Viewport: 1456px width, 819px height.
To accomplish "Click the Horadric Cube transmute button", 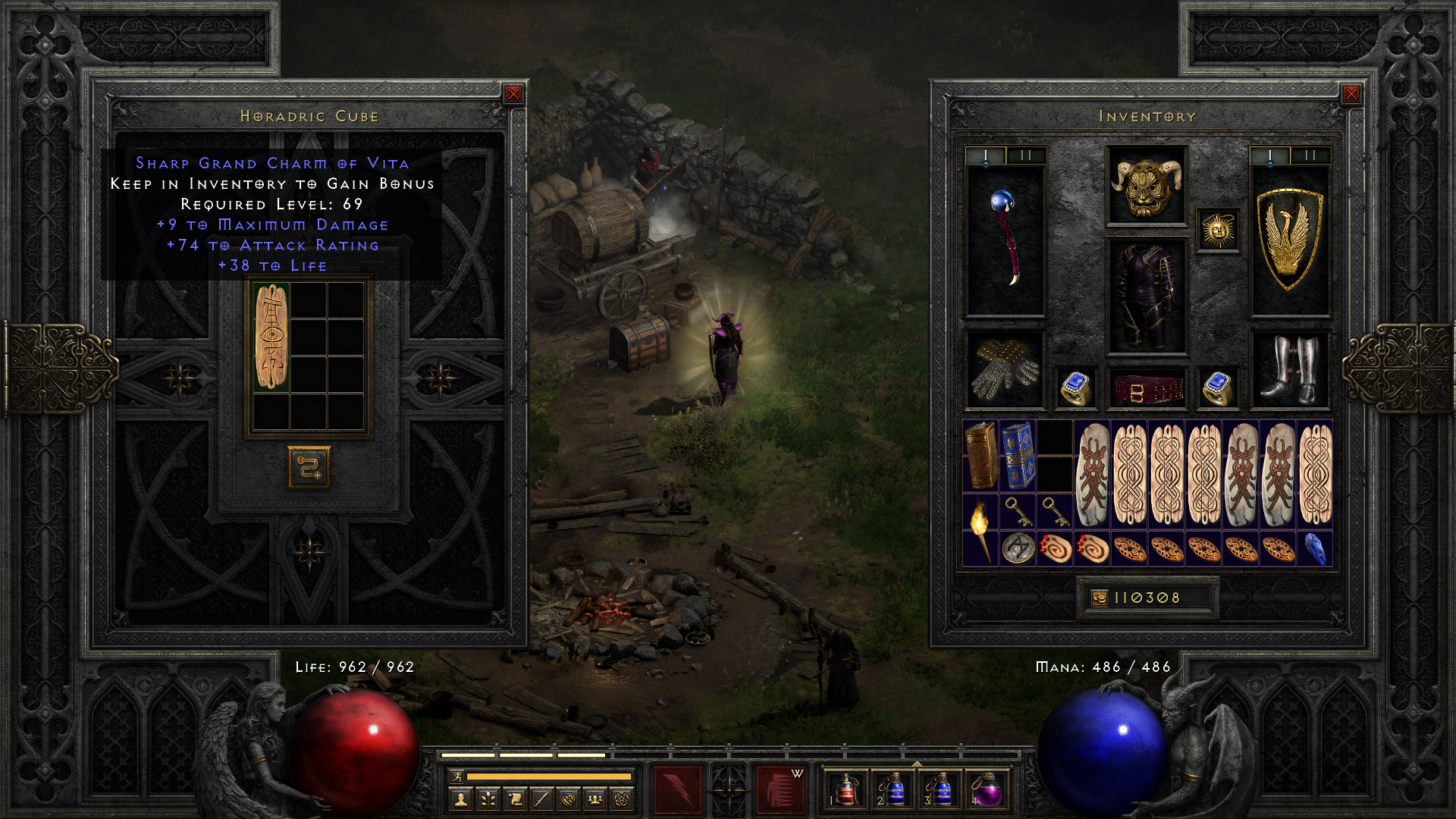I will (309, 467).
